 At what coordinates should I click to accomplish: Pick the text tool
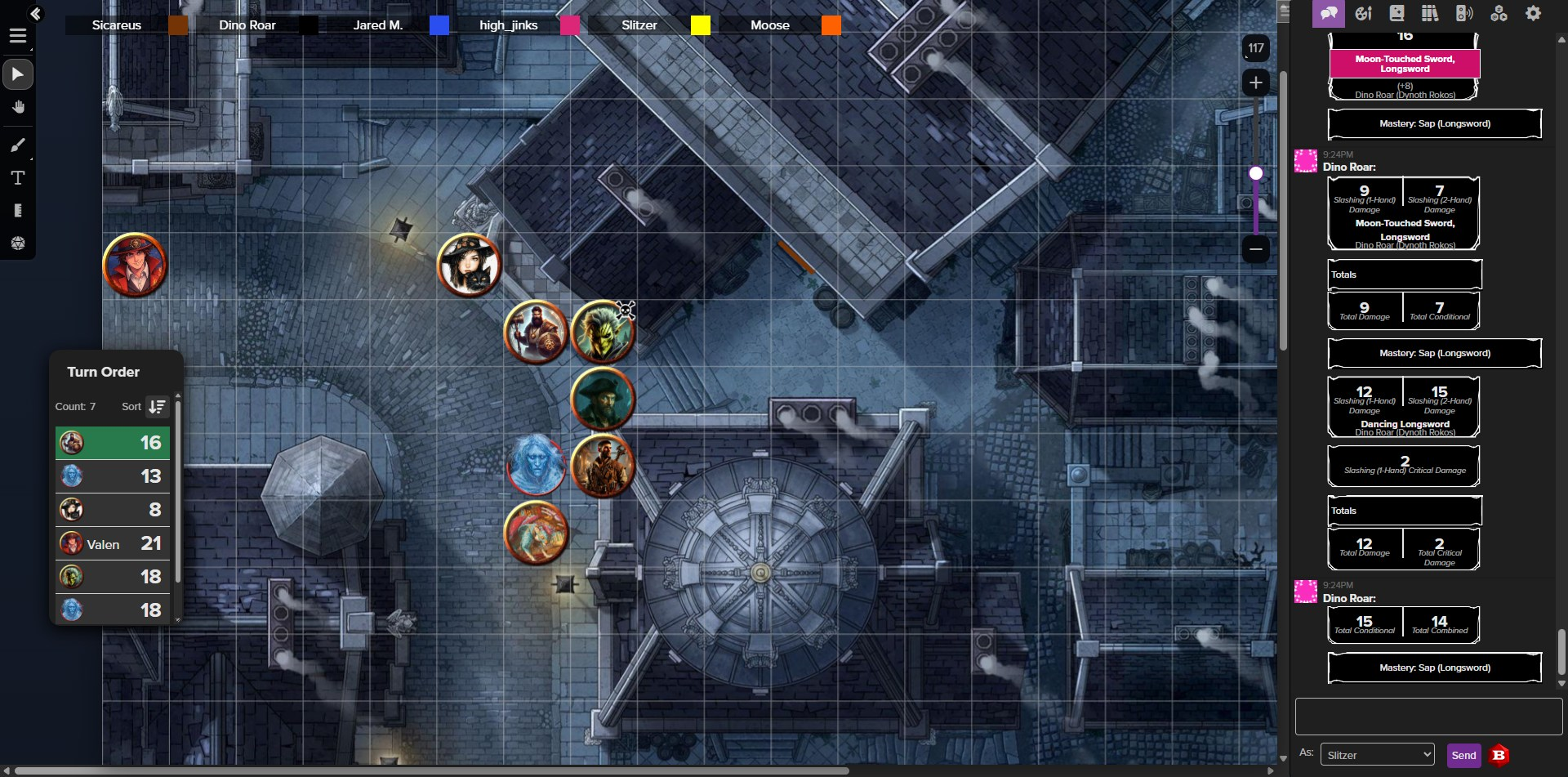pyautogui.click(x=18, y=178)
